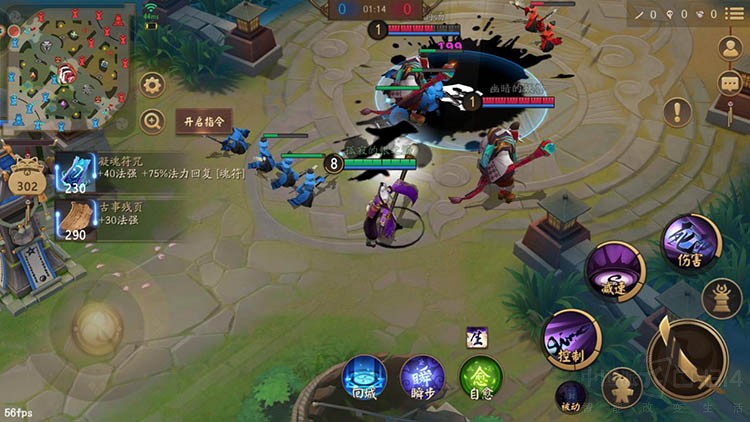The width and height of the screenshot is (750, 422).
Task: Cast the 减速 slow ability
Action: 614,271
